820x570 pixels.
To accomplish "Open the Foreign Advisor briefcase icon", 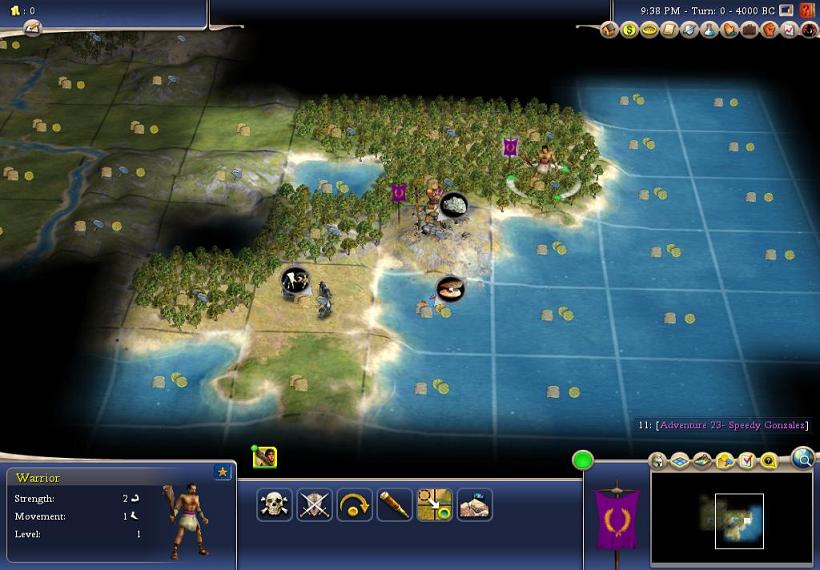I will [x=749, y=30].
